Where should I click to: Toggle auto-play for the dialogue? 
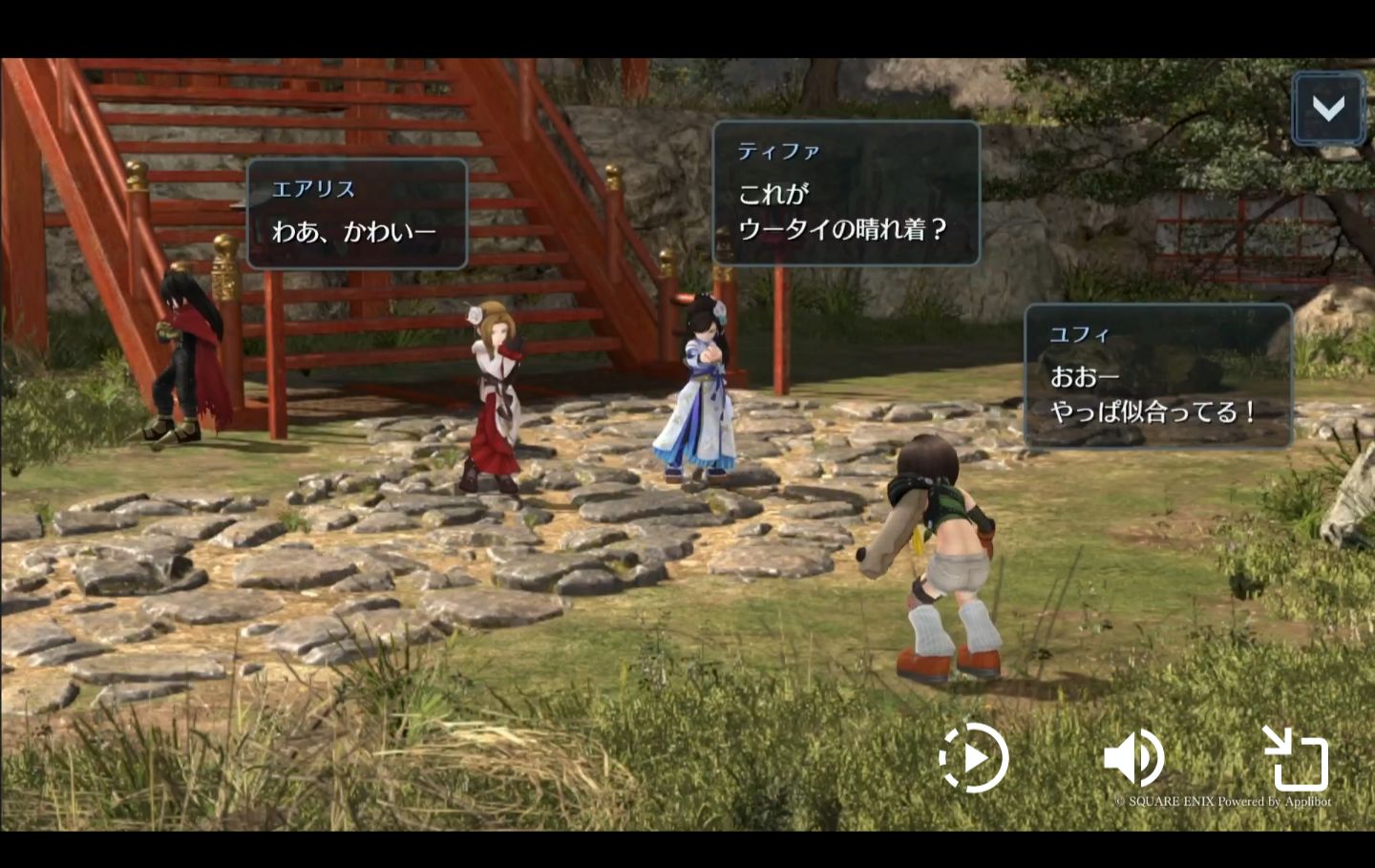click(x=974, y=758)
